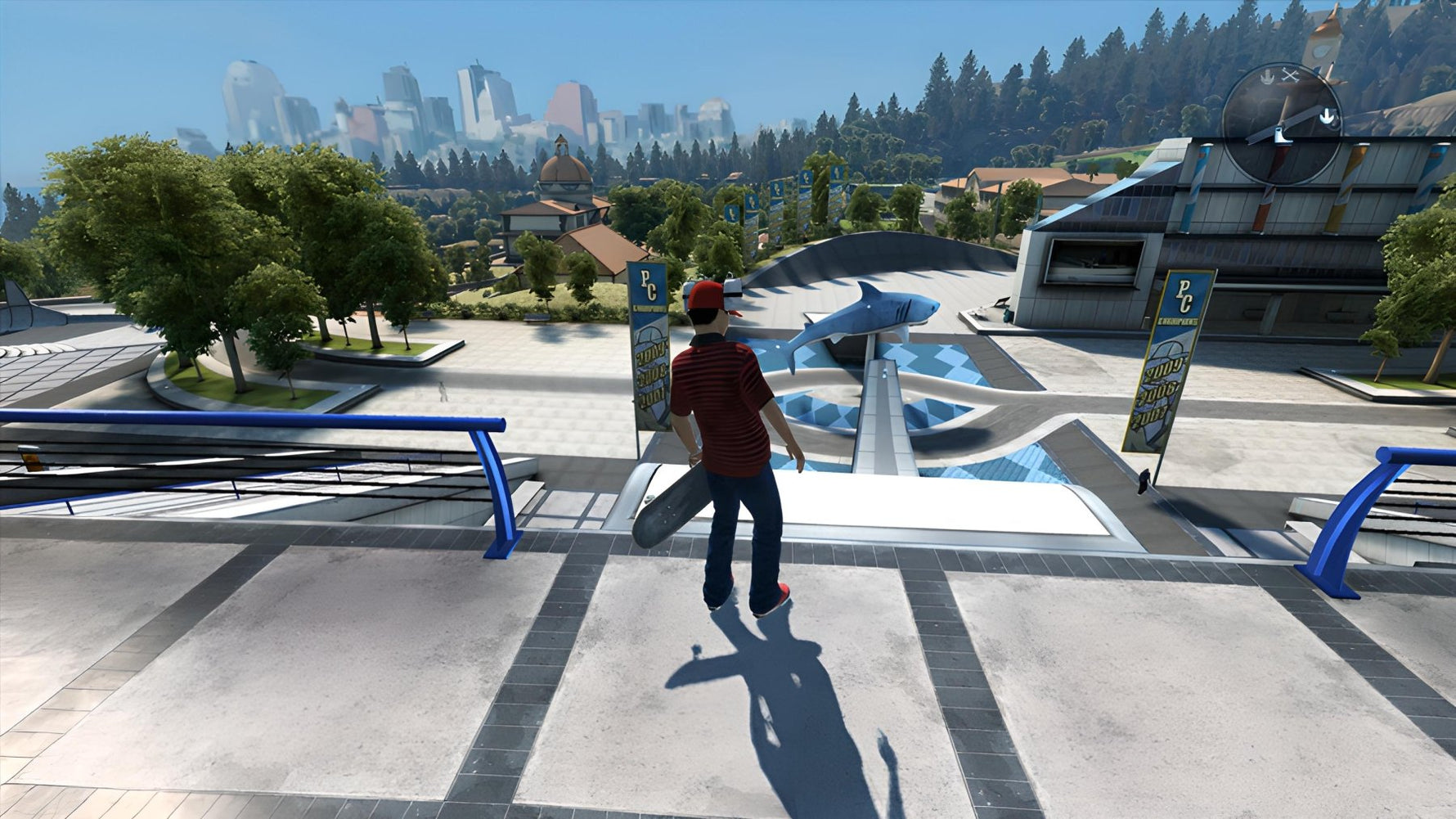Click the circular minimap
The width and height of the screenshot is (1456, 819).
click(x=1282, y=124)
